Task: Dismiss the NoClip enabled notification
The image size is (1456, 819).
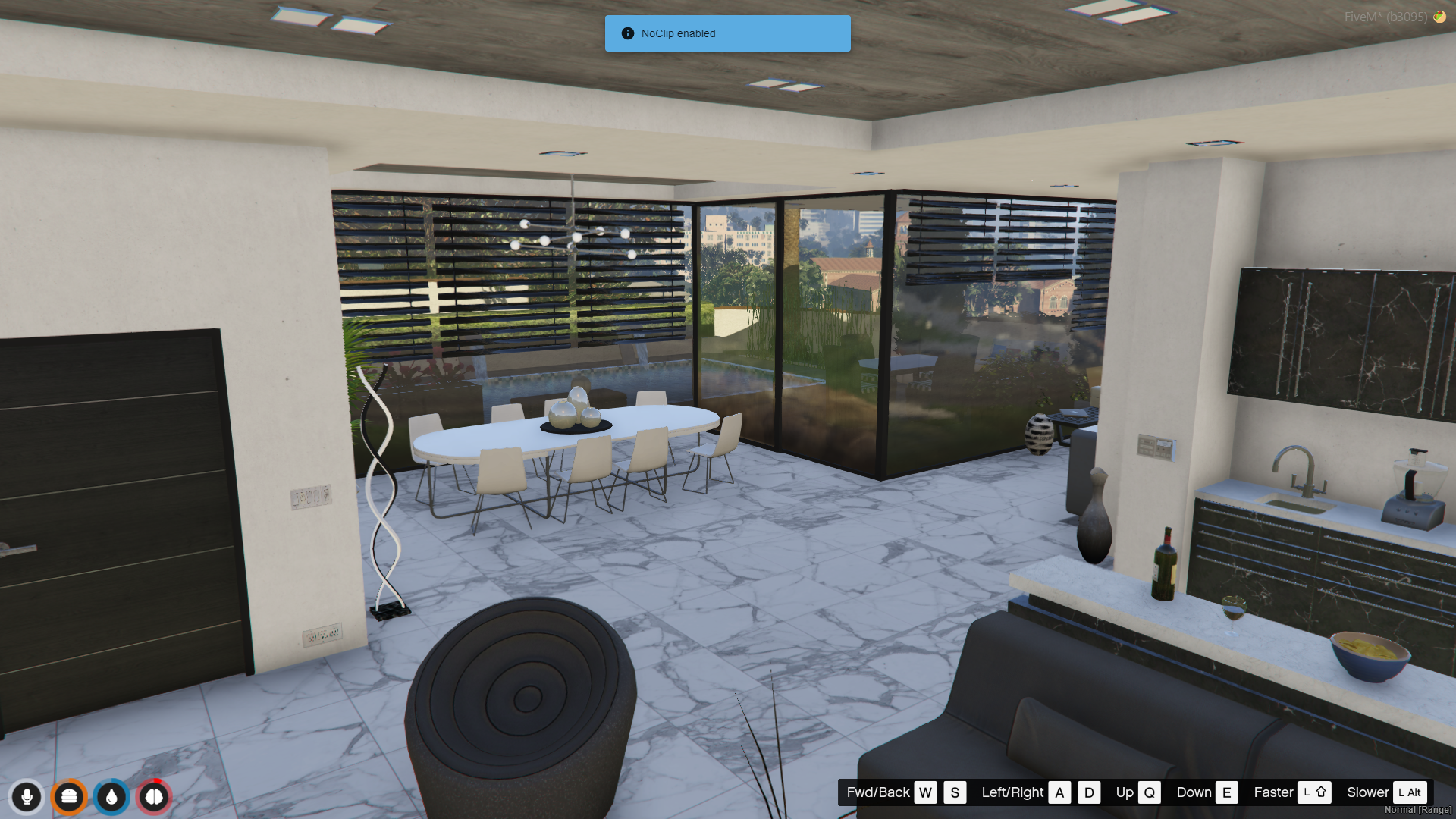Action: pyautogui.click(x=727, y=33)
